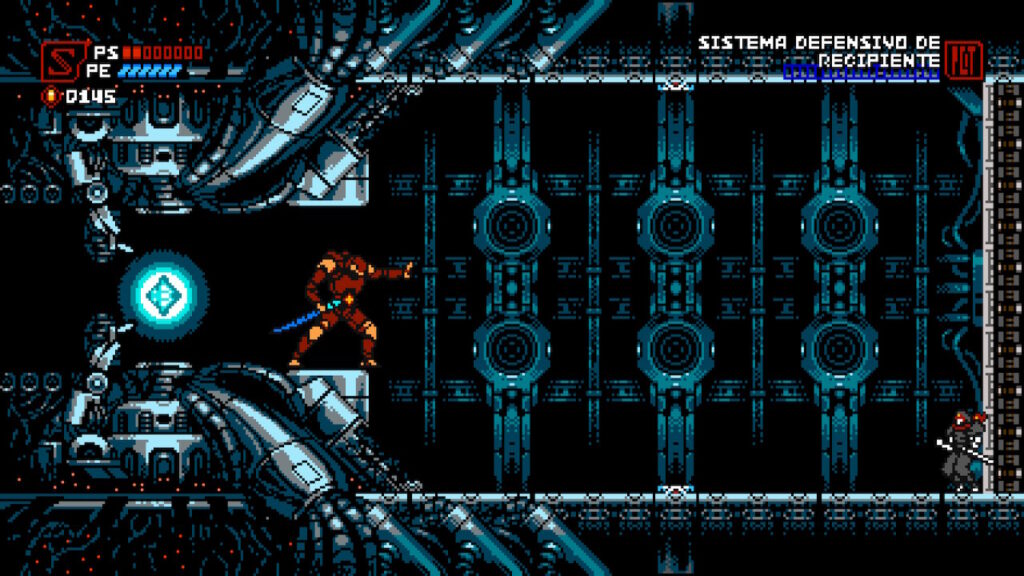The height and width of the screenshot is (576, 1024).
Task: Select the orange essence currency icon
Action: (51, 96)
